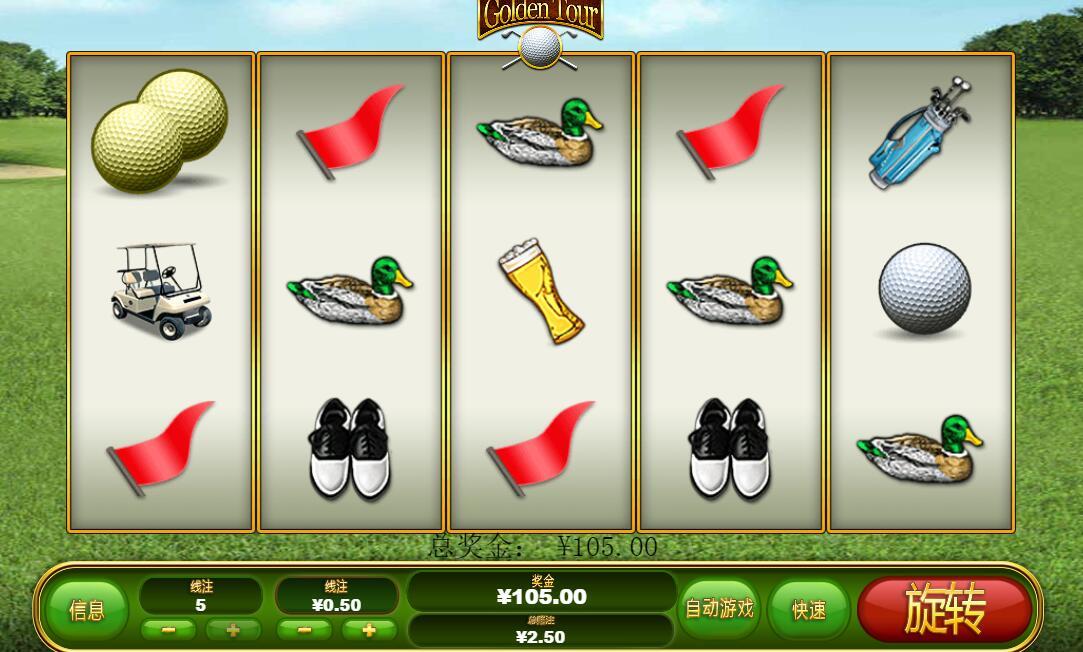Spin the reels with the red 旋转 button
The width and height of the screenshot is (1083, 652).
click(944, 609)
